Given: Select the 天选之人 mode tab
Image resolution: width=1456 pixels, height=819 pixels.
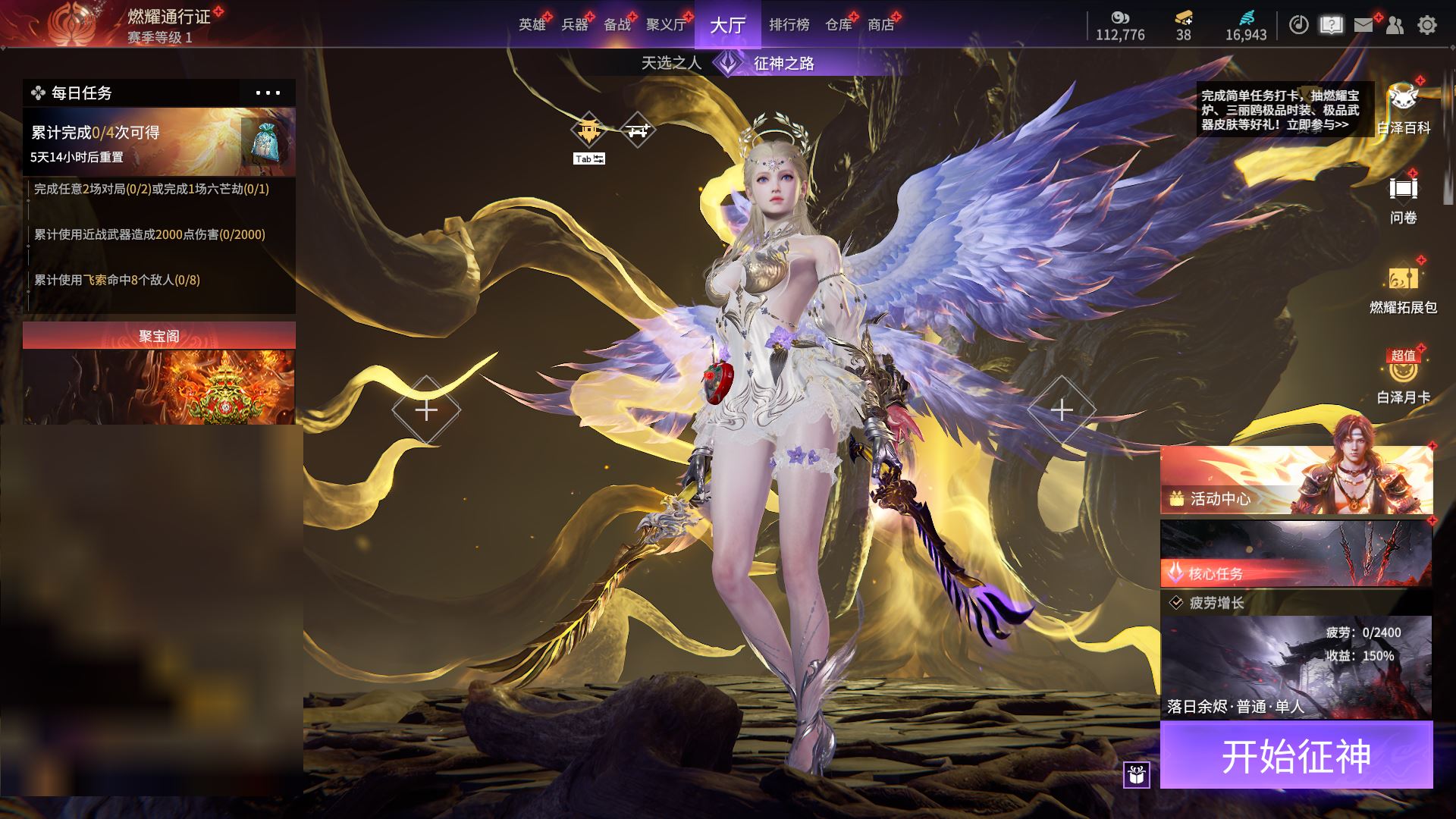Looking at the screenshot, I should pyautogui.click(x=671, y=63).
